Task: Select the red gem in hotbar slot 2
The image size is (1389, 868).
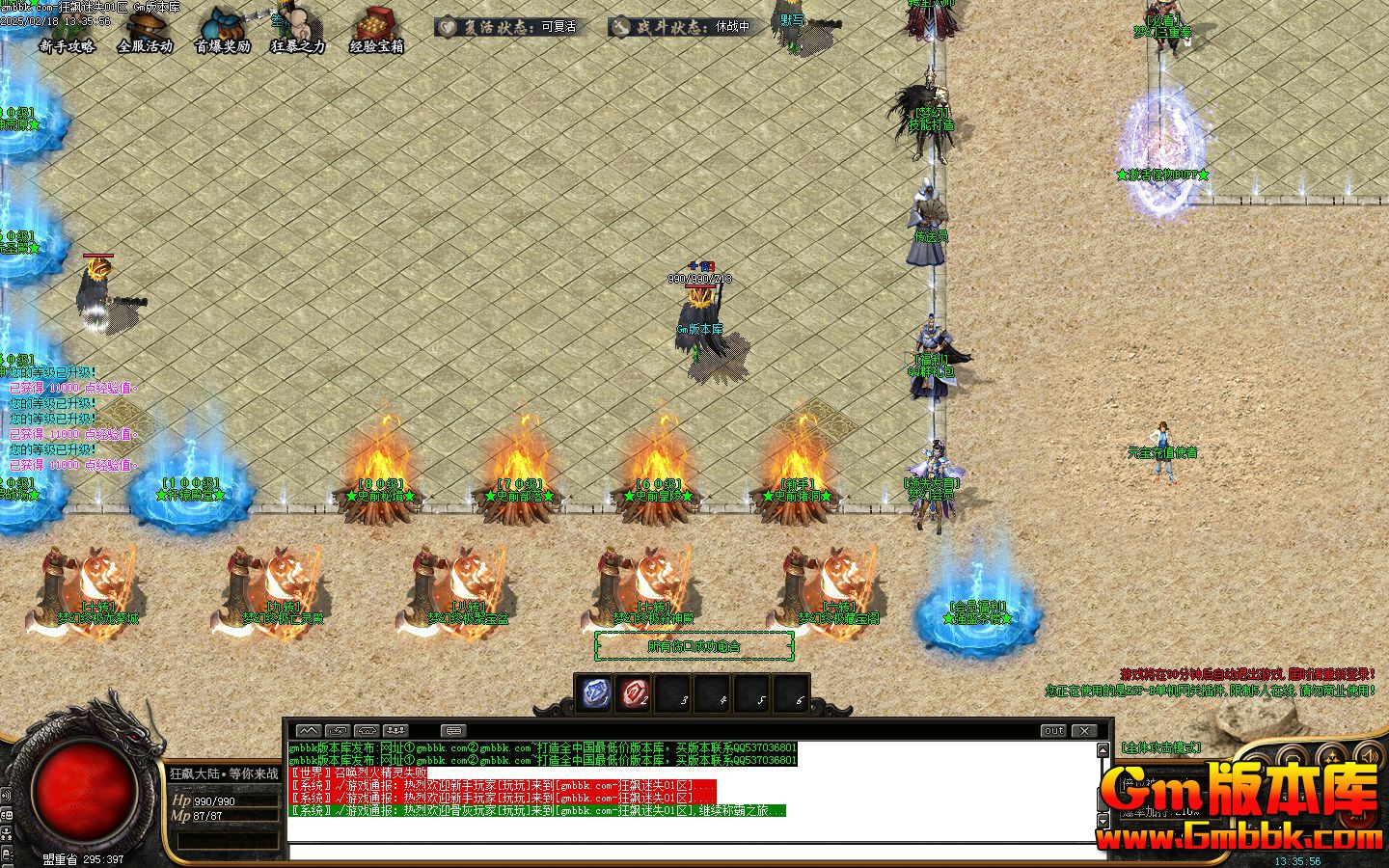Action: point(635,692)
